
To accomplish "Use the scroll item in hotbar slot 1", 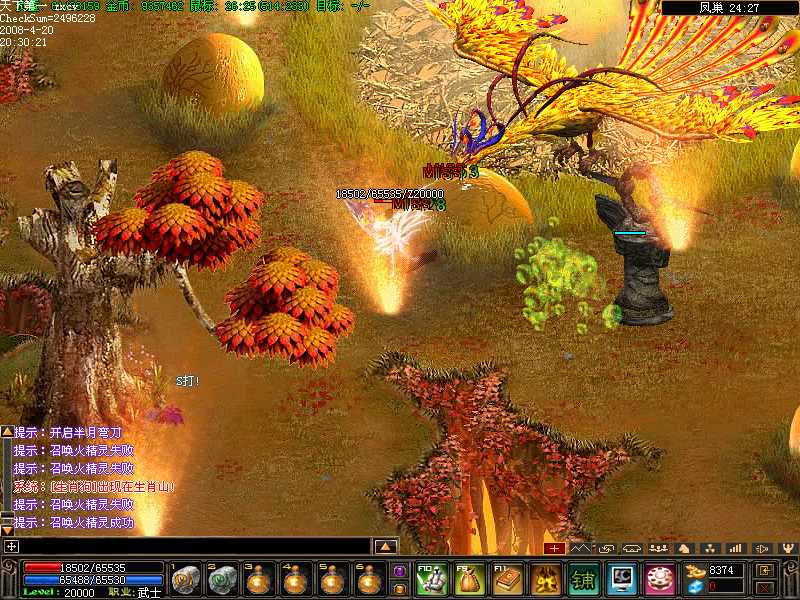I will coord(184,580).
